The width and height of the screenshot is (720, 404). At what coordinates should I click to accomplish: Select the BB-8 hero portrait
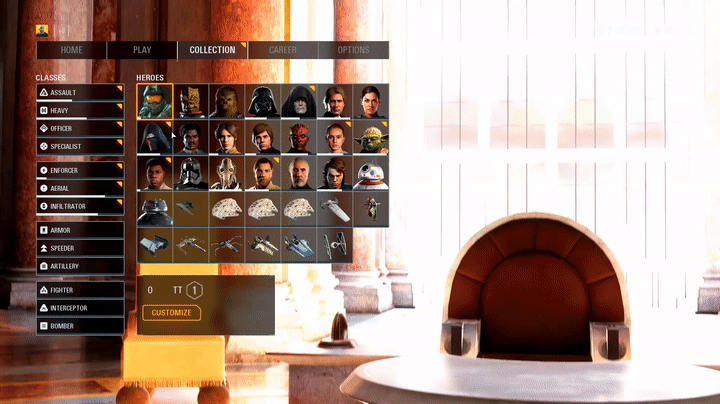coord(370,173)
